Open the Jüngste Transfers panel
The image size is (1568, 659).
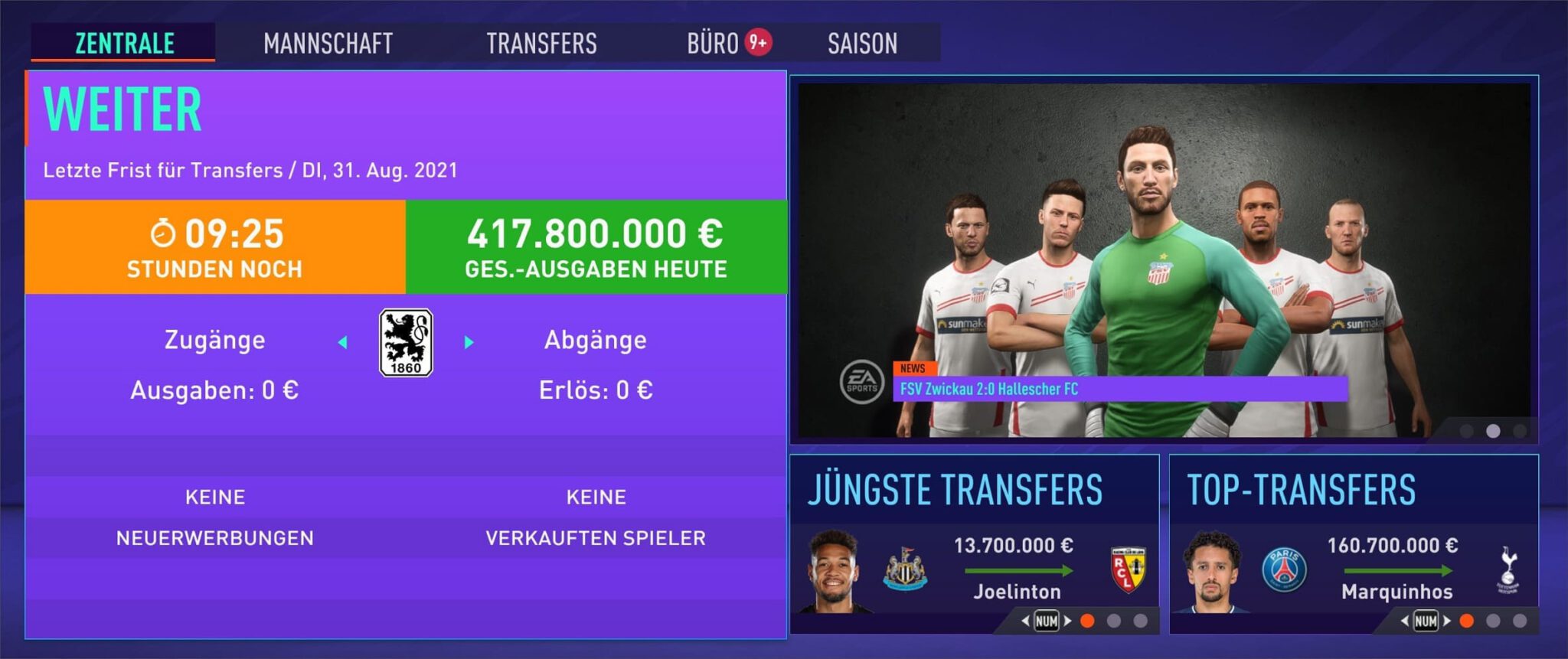(x=955, y=490)
